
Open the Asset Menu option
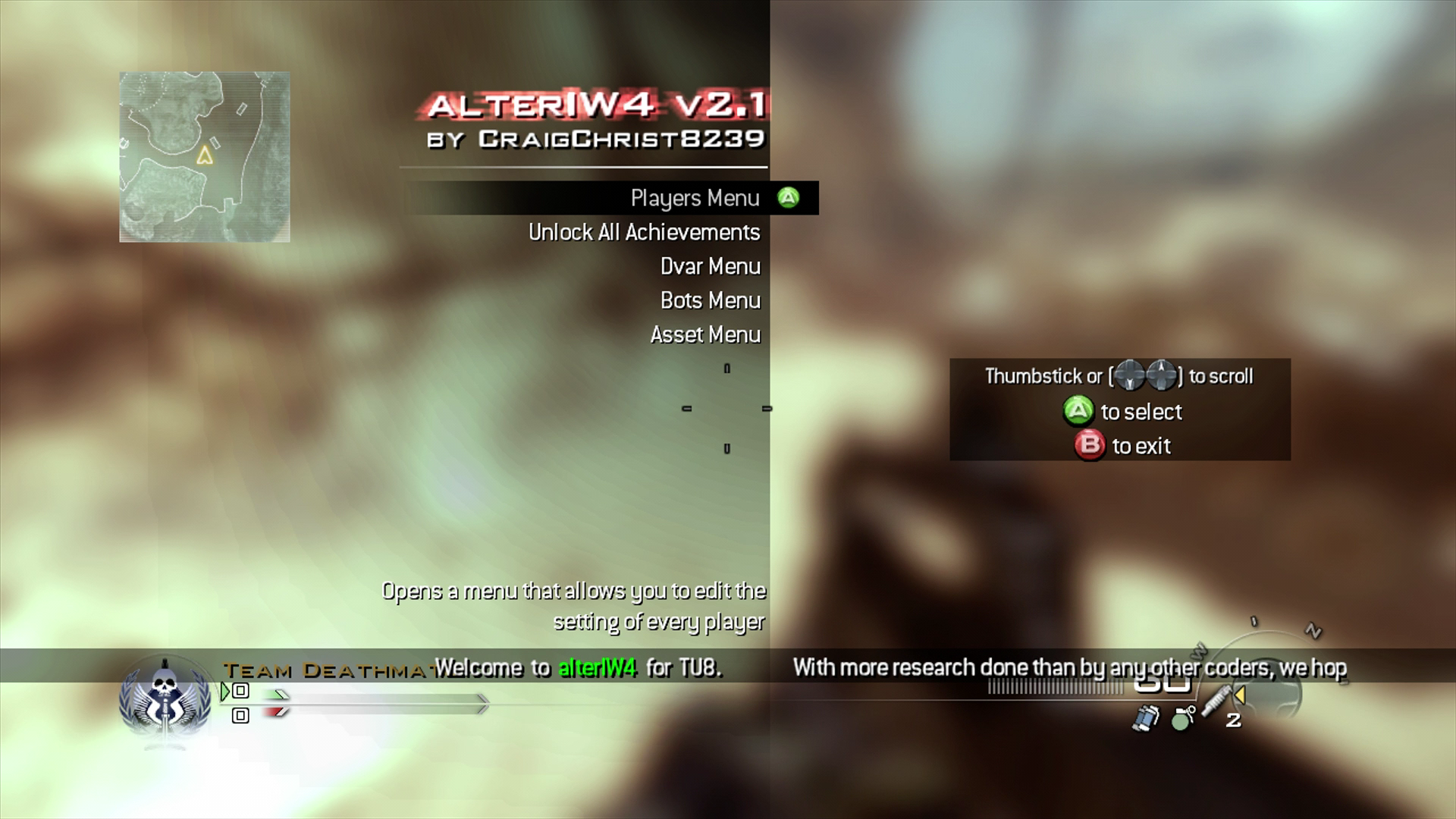704,334
